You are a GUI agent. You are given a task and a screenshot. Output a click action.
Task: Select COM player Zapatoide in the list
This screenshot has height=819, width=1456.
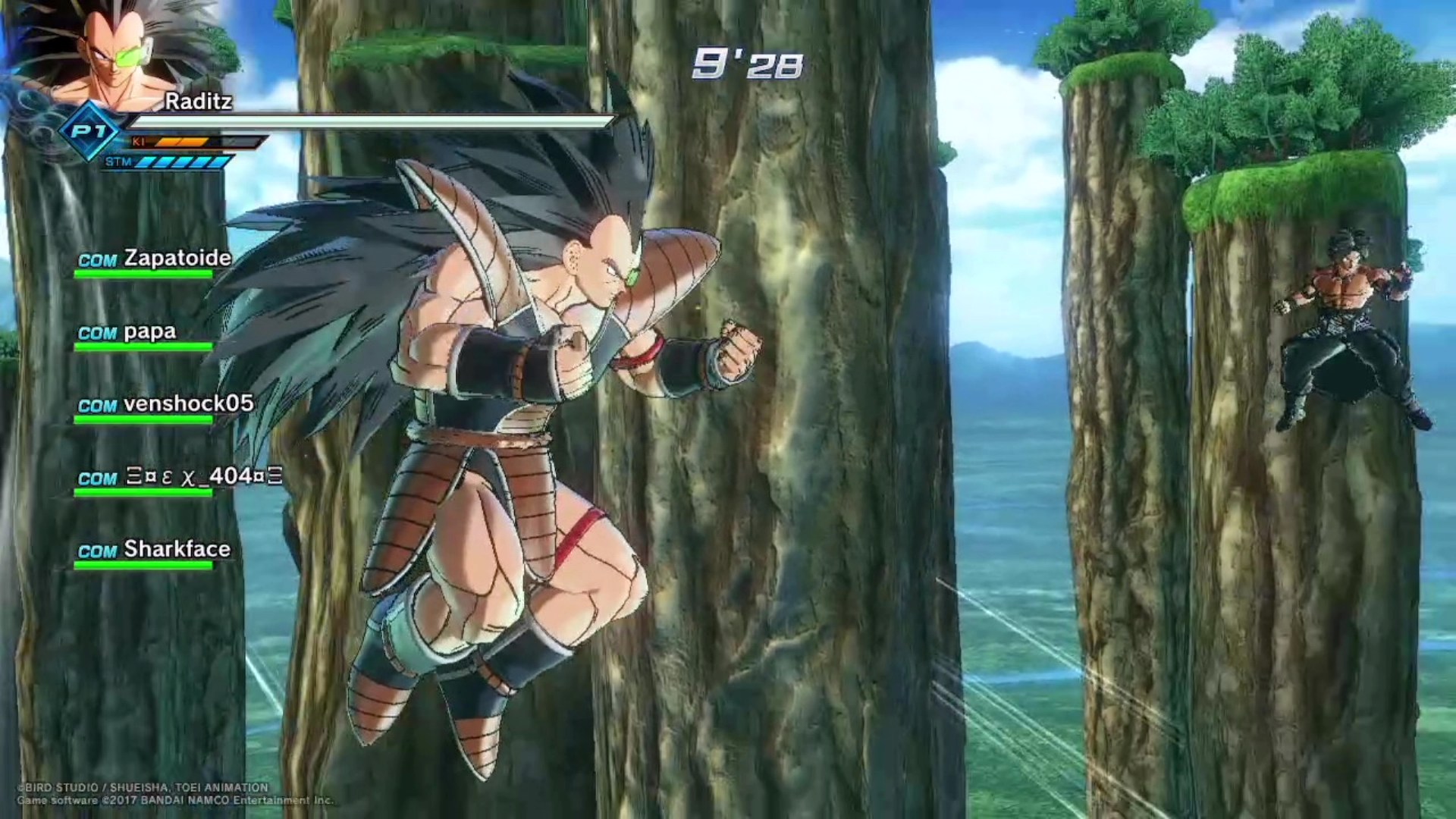click(155, 259)
